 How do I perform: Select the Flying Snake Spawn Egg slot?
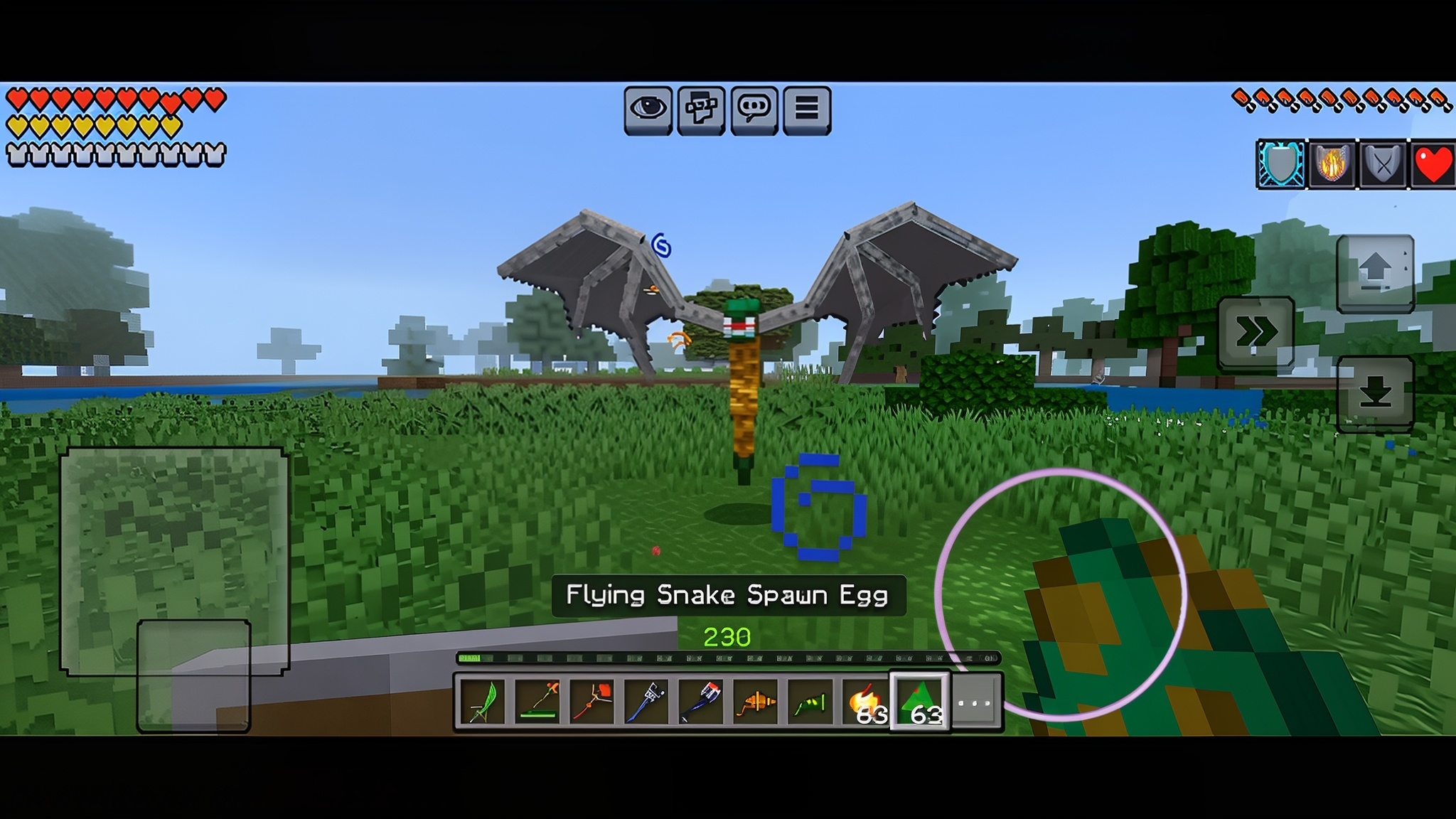click(x=920, y=702)
